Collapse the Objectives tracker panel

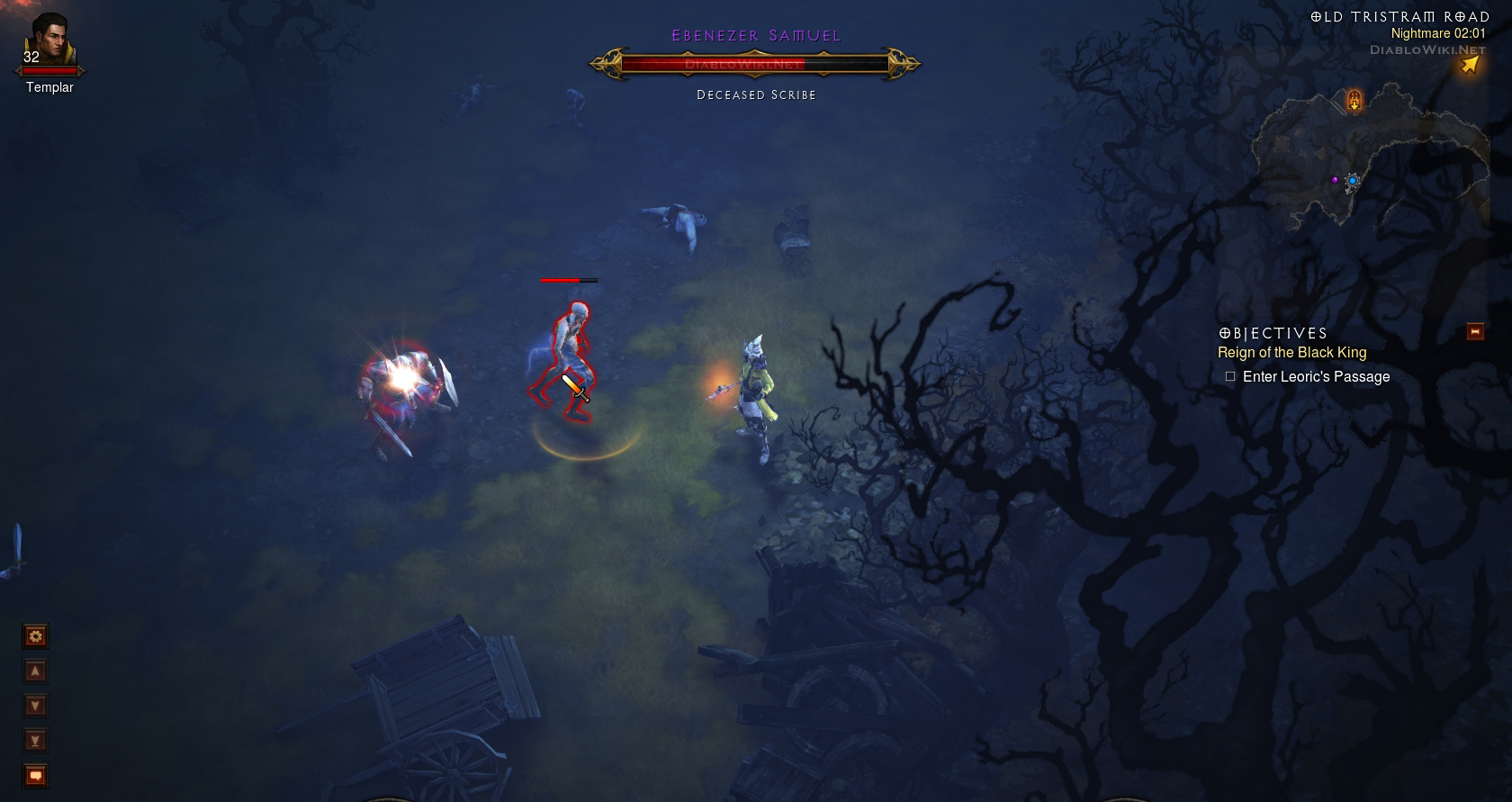1475,332
